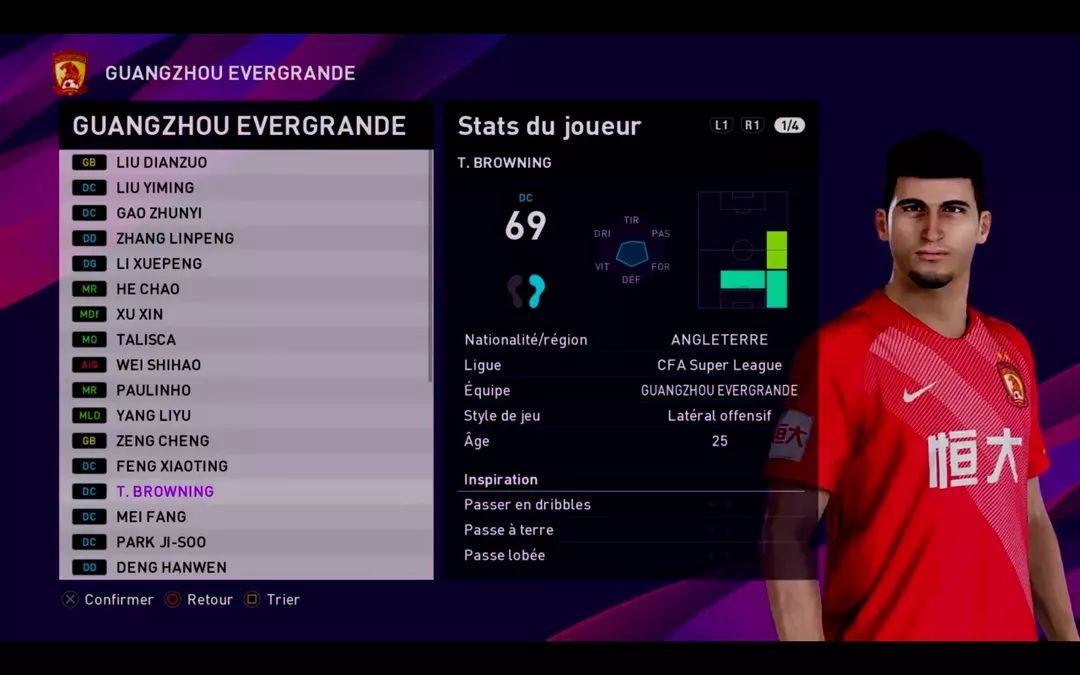Select goalkeeper Liu Dianzuo in the list
This screenshot has height=675, width=1080.
[x=245, y=162]
